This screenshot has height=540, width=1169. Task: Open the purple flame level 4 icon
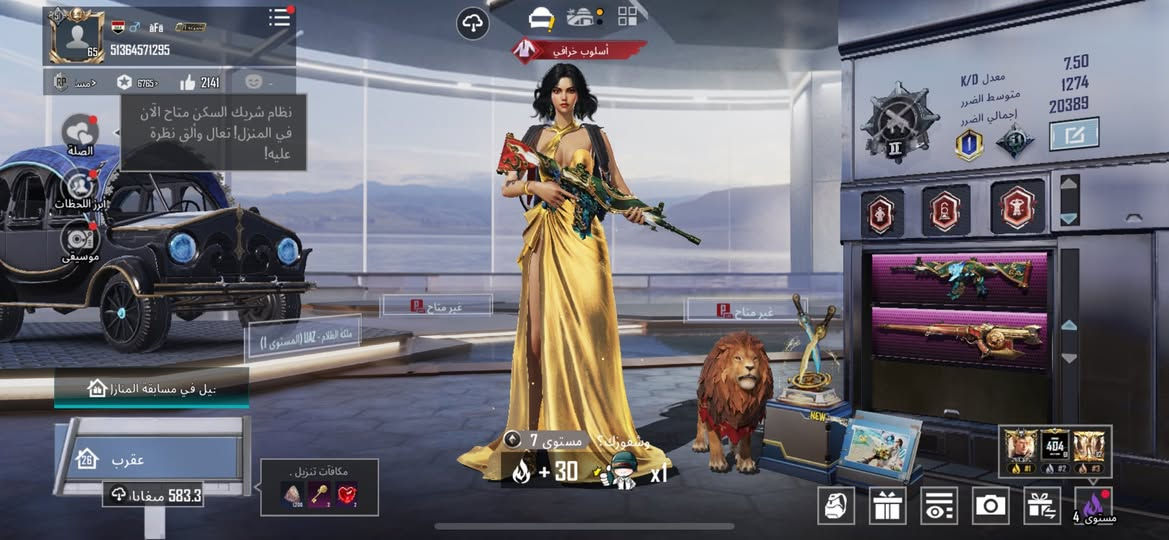[x=1093, y=504]
